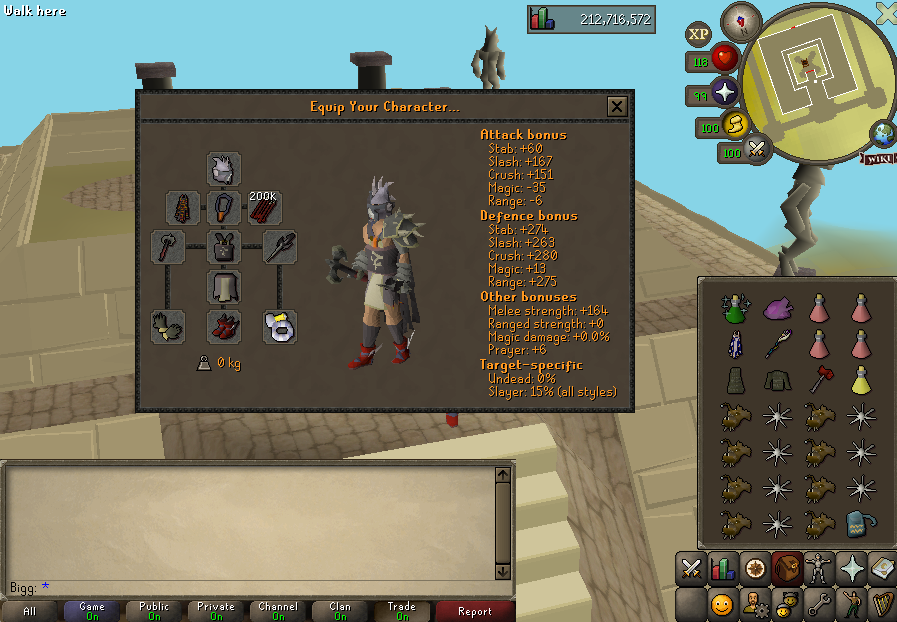Click the amulet equipment slot
This screenshot has height=622, width=897.
[224, 208]
